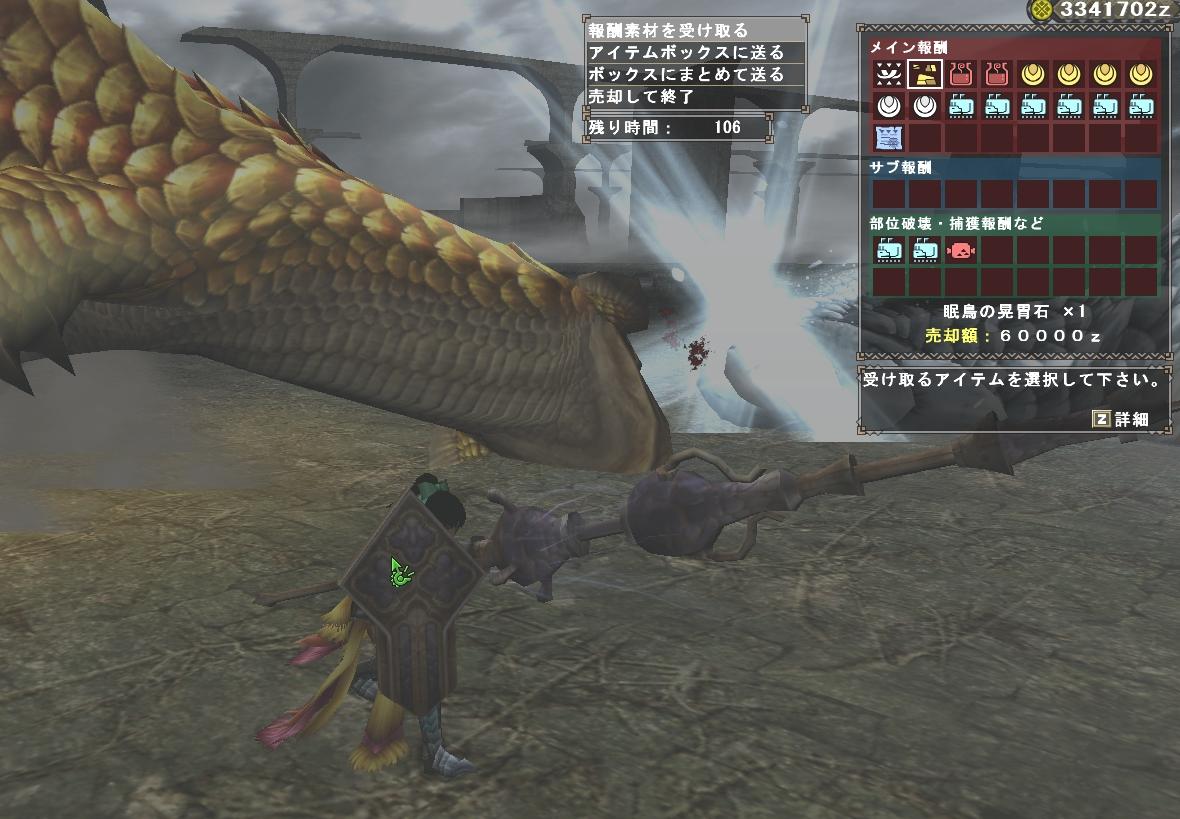Screen dimensions: 1180x819
Task: Select アイテムボックスに送る option
Action: click(x=685, y=53)
